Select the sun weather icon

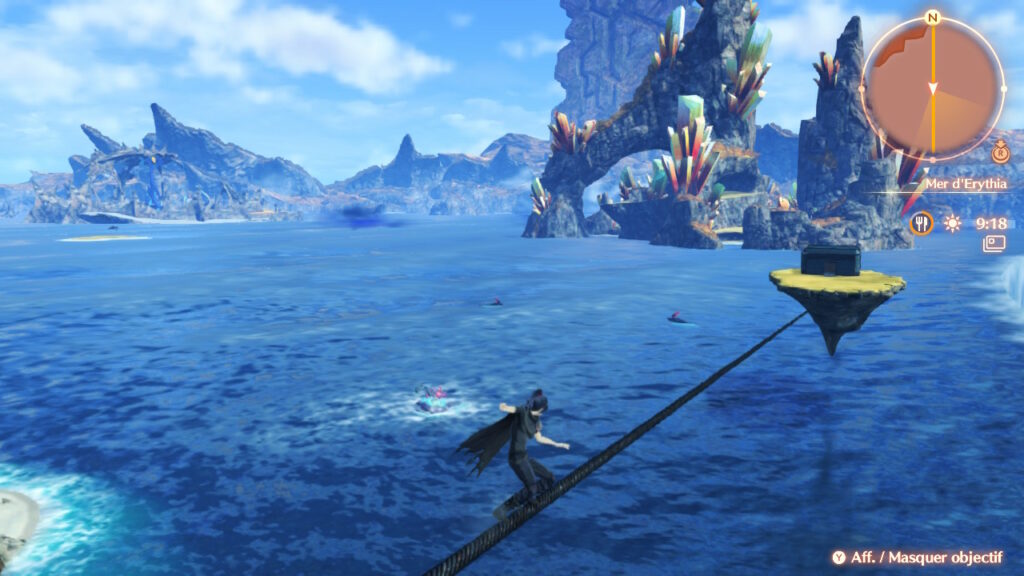click(x=953, y=223)
